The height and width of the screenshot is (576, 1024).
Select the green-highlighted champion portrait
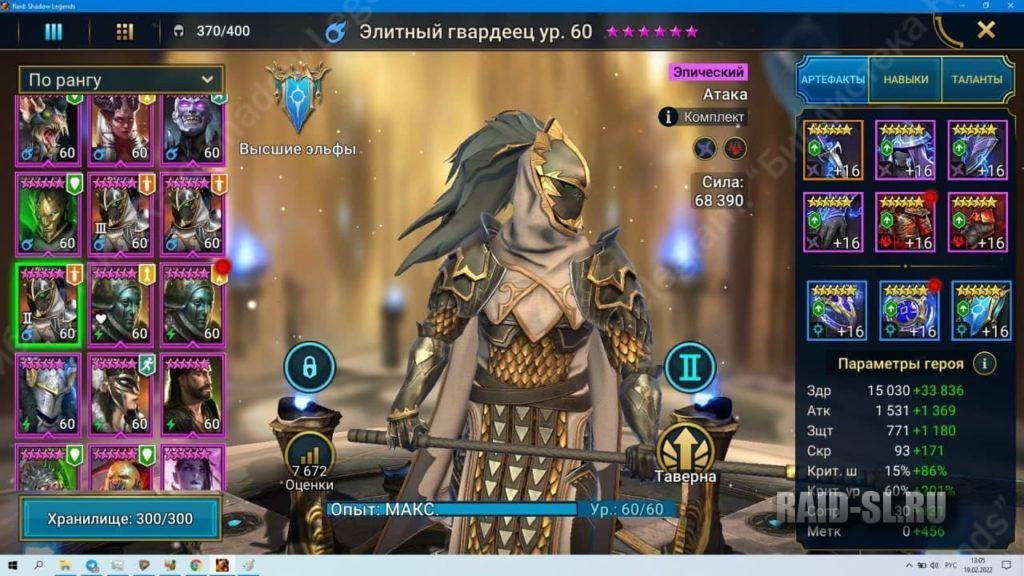coord(48,304)
